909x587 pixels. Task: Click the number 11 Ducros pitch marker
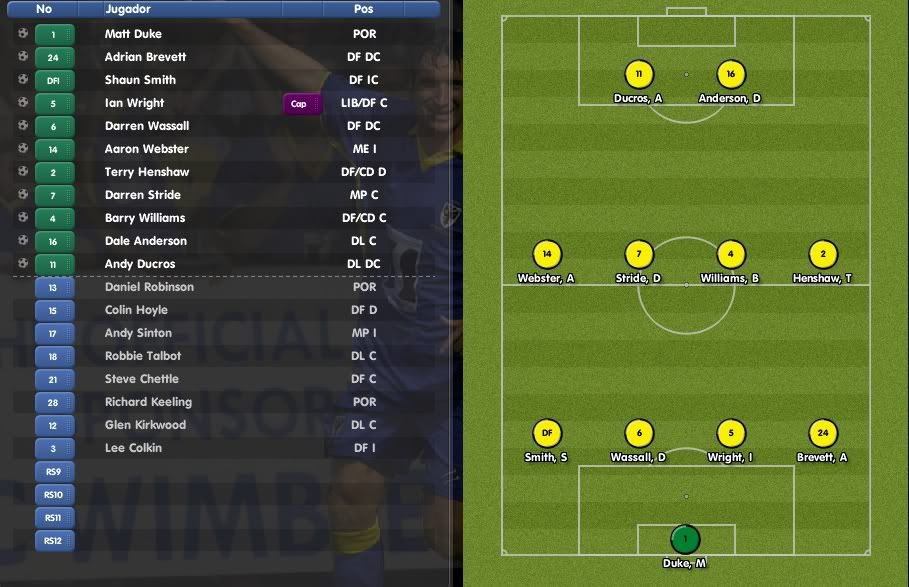(x=638, y=74)
